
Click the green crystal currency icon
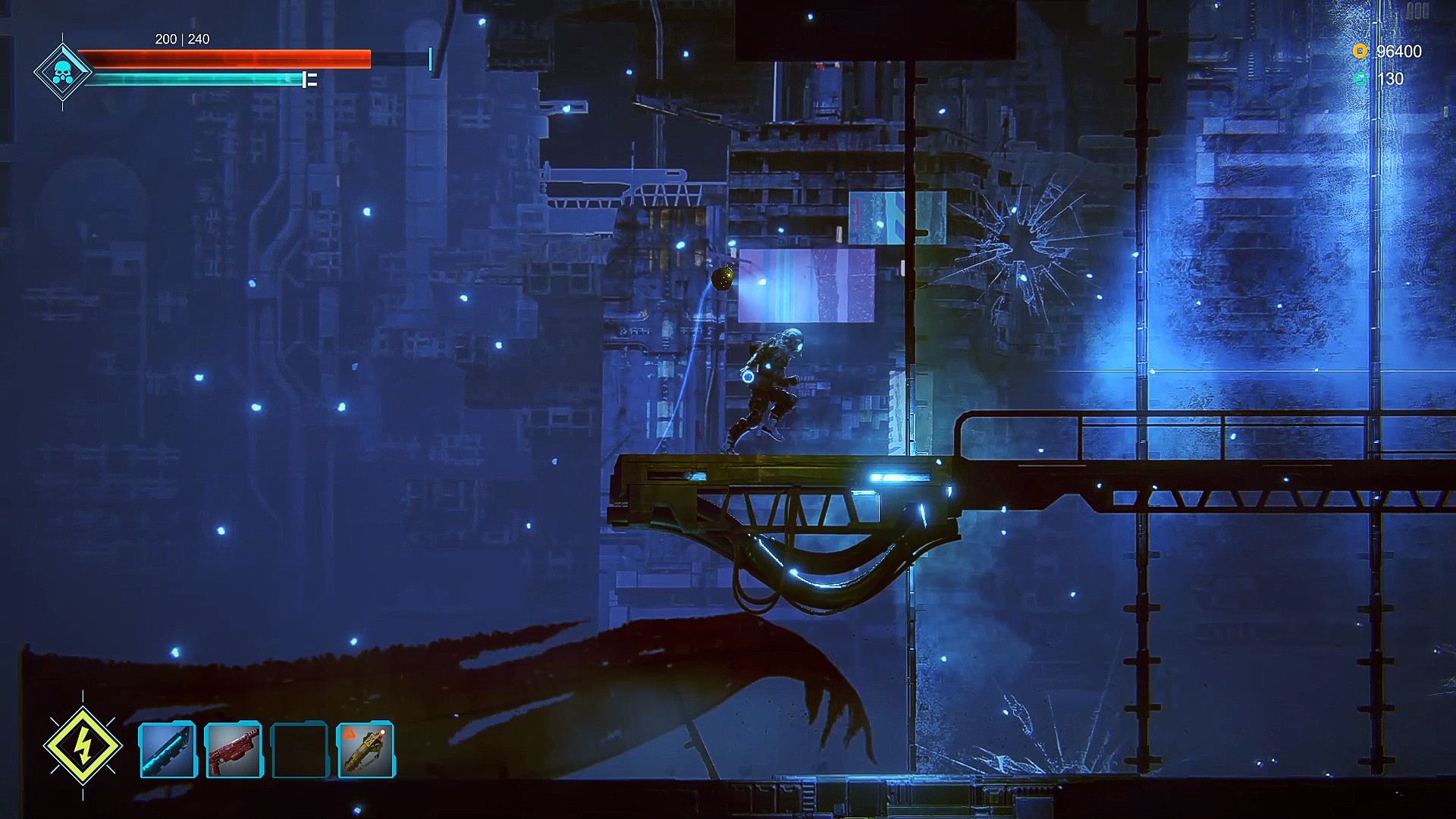pos(1361,79)
